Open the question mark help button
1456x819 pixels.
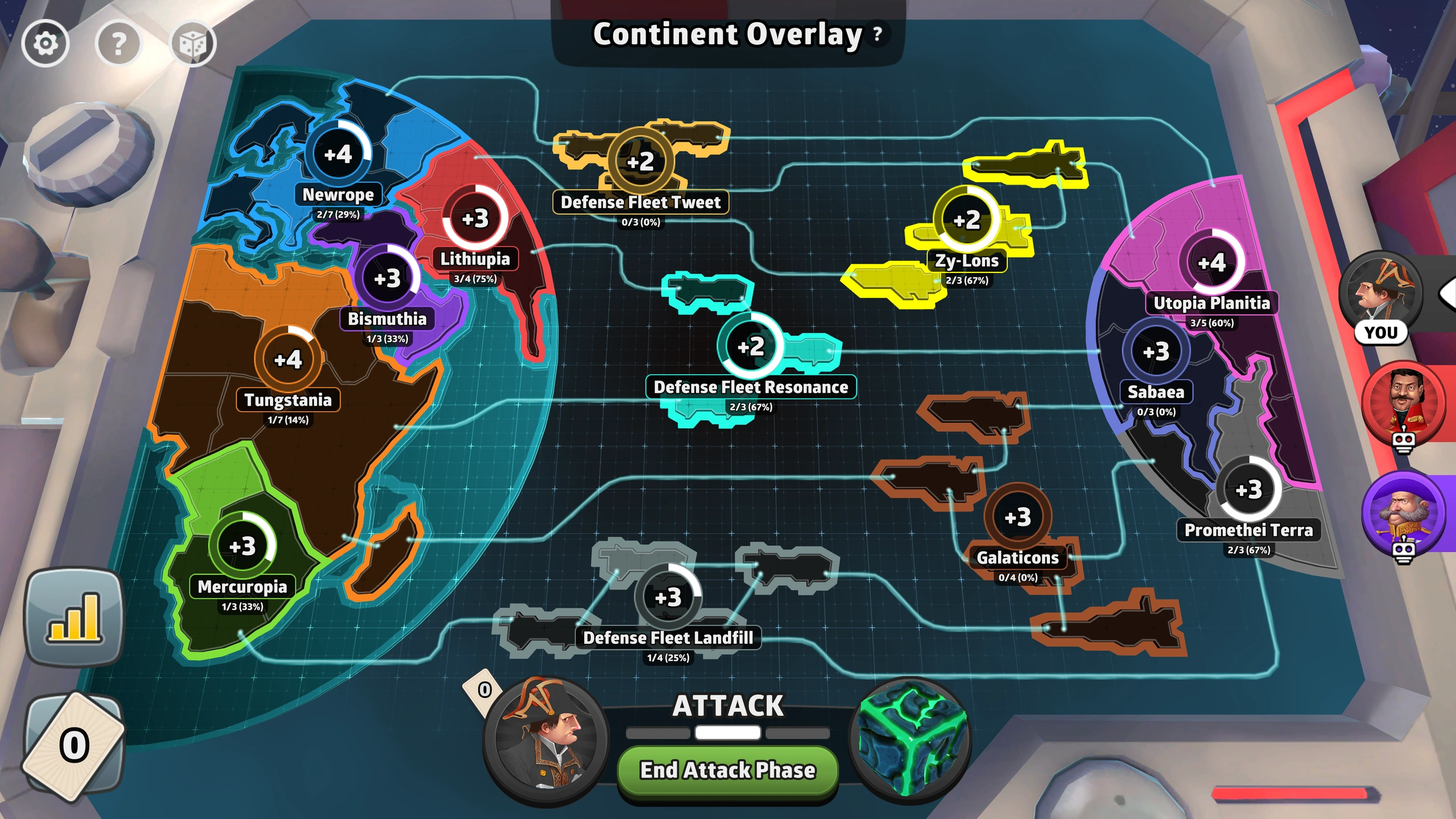tap(118, 43)
